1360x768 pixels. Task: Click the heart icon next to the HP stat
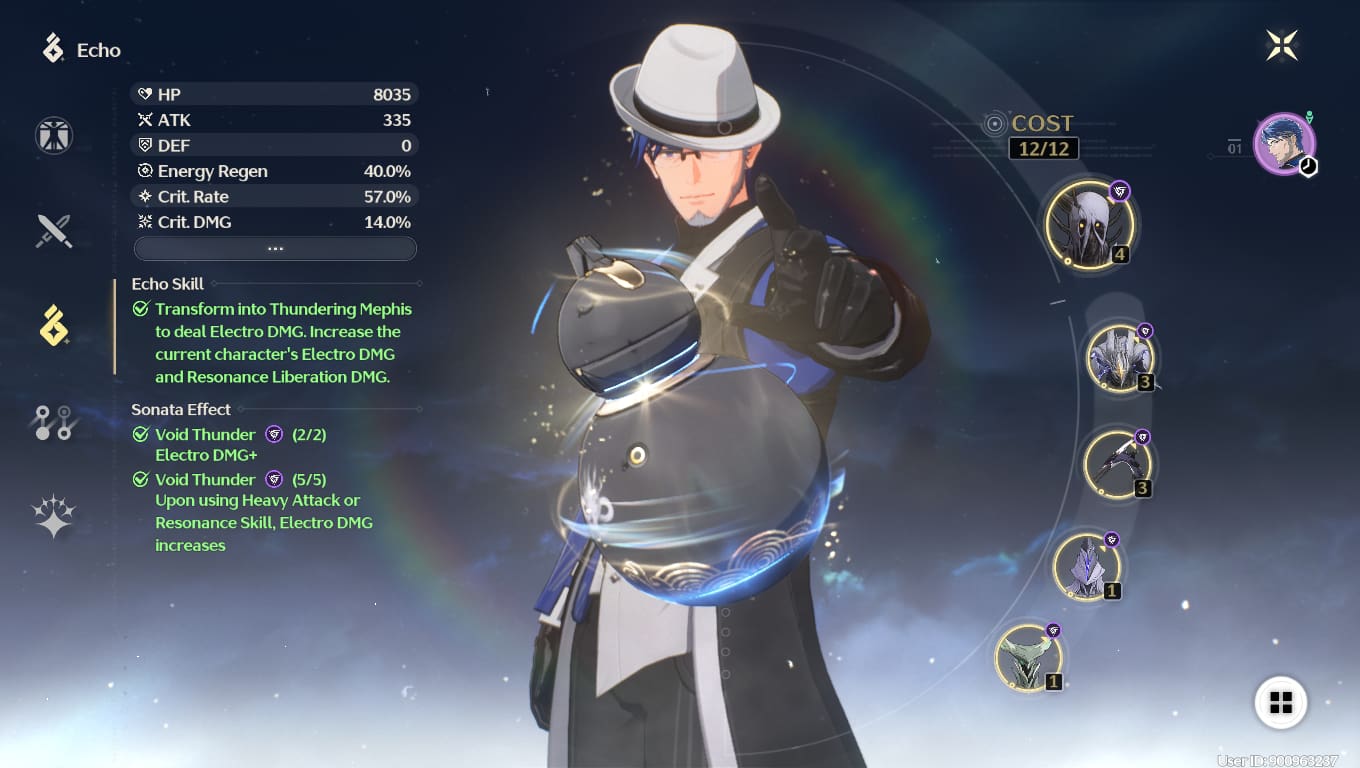click(143, 94)
